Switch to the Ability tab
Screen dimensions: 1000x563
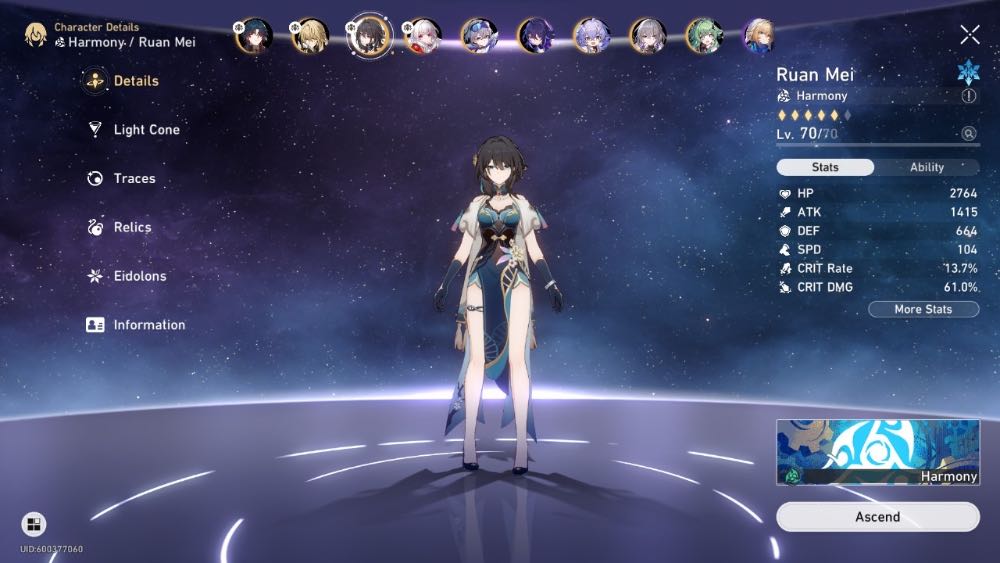pyautogui.click(x=926, y=168)
